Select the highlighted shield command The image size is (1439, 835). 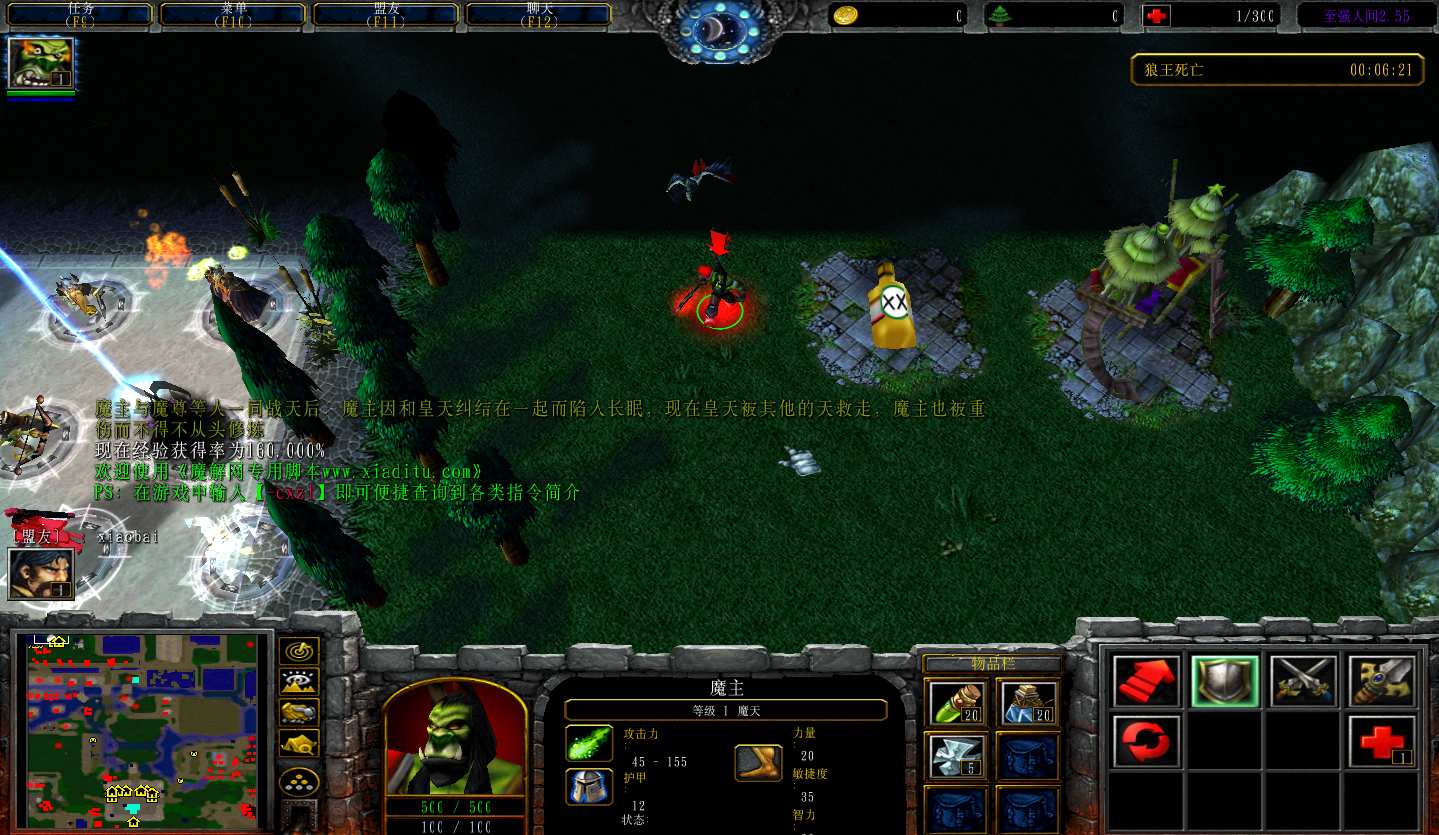(x=1225, y=682)
